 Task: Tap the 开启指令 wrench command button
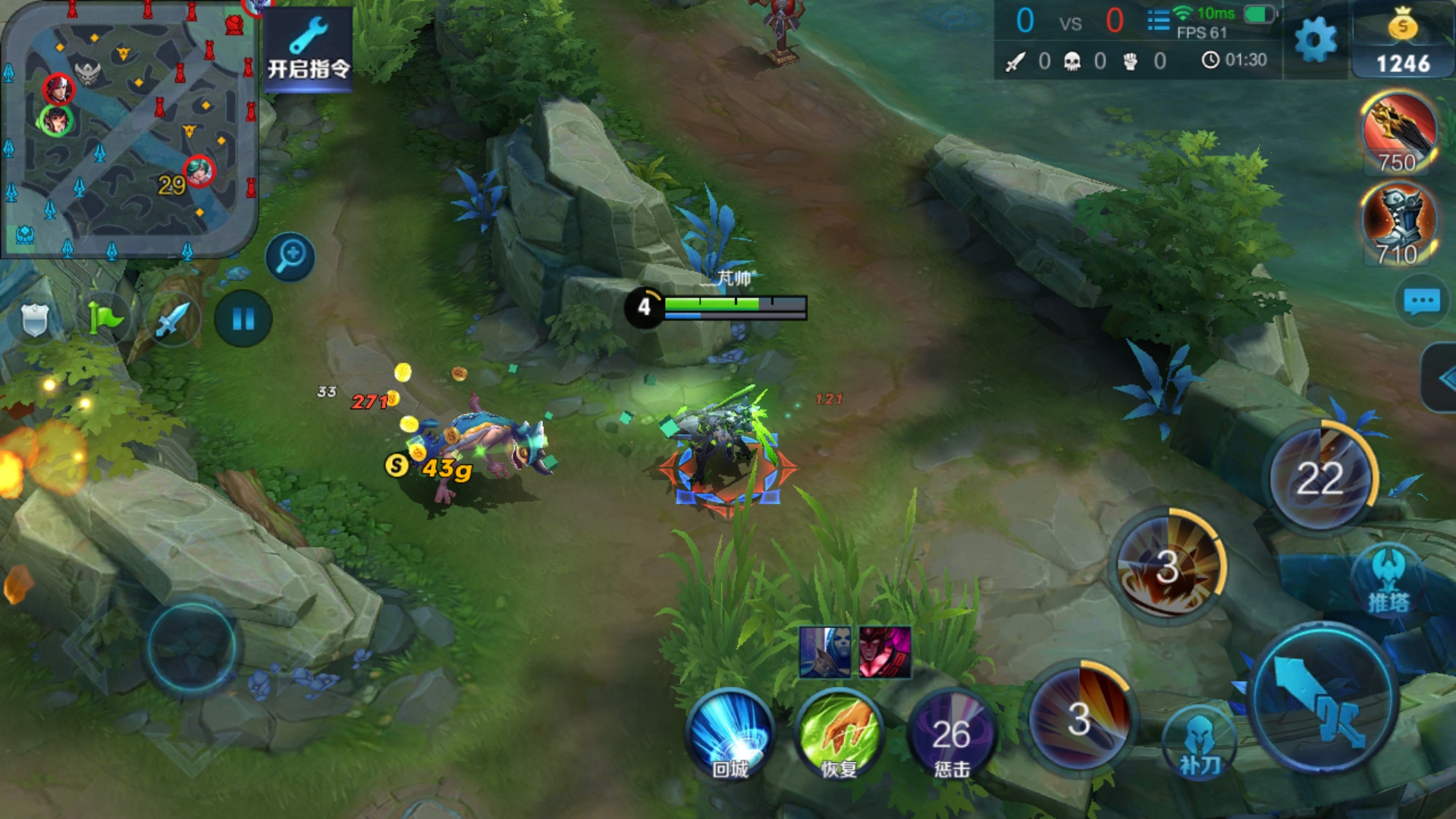pyautogui.click(x=308, y=49)
